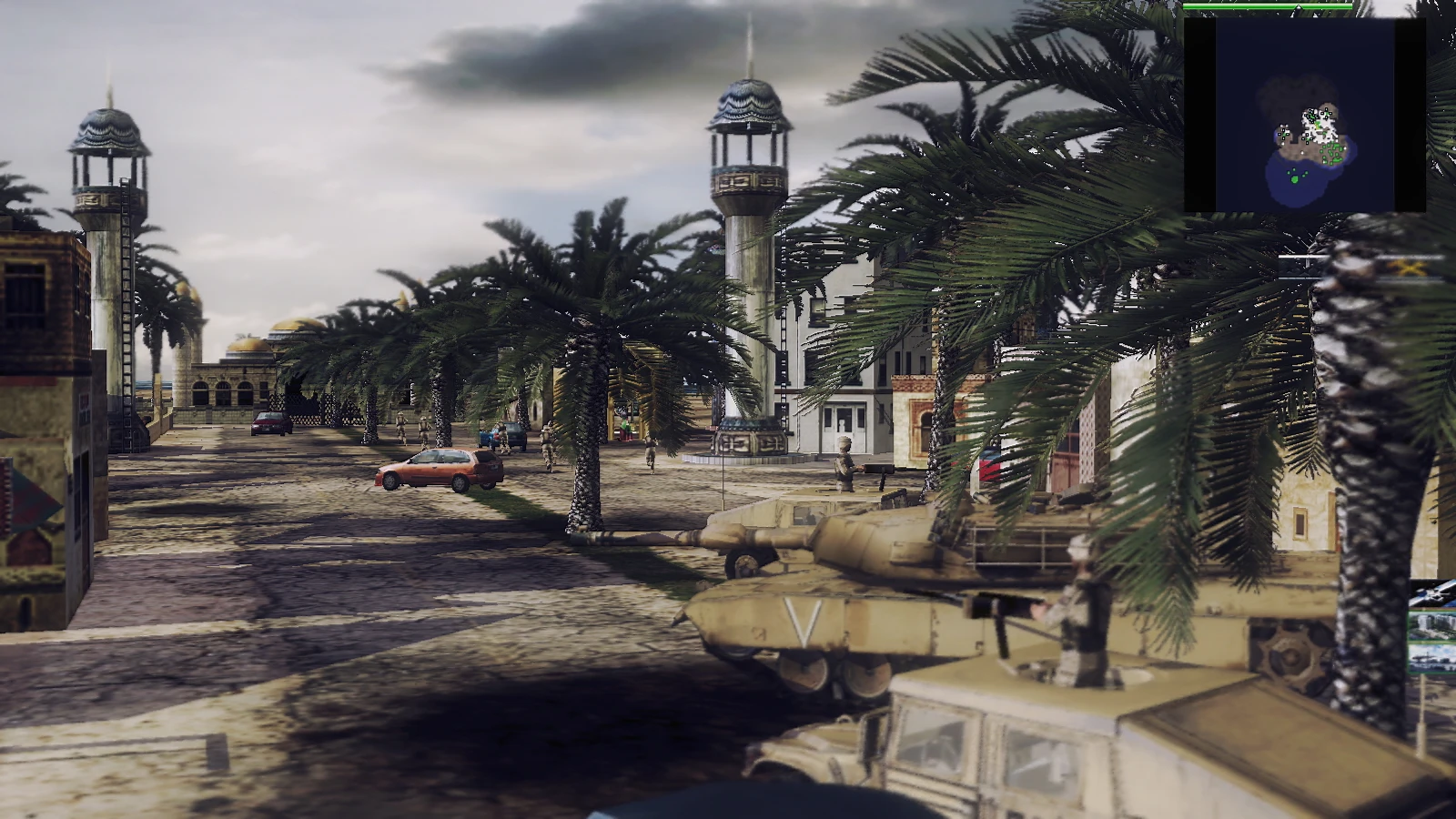Image resolution: width=1456 pixels, height=819 pixels.
Task: Click the diamond notch on the green status bar
Action: [x=1299, y=7]
